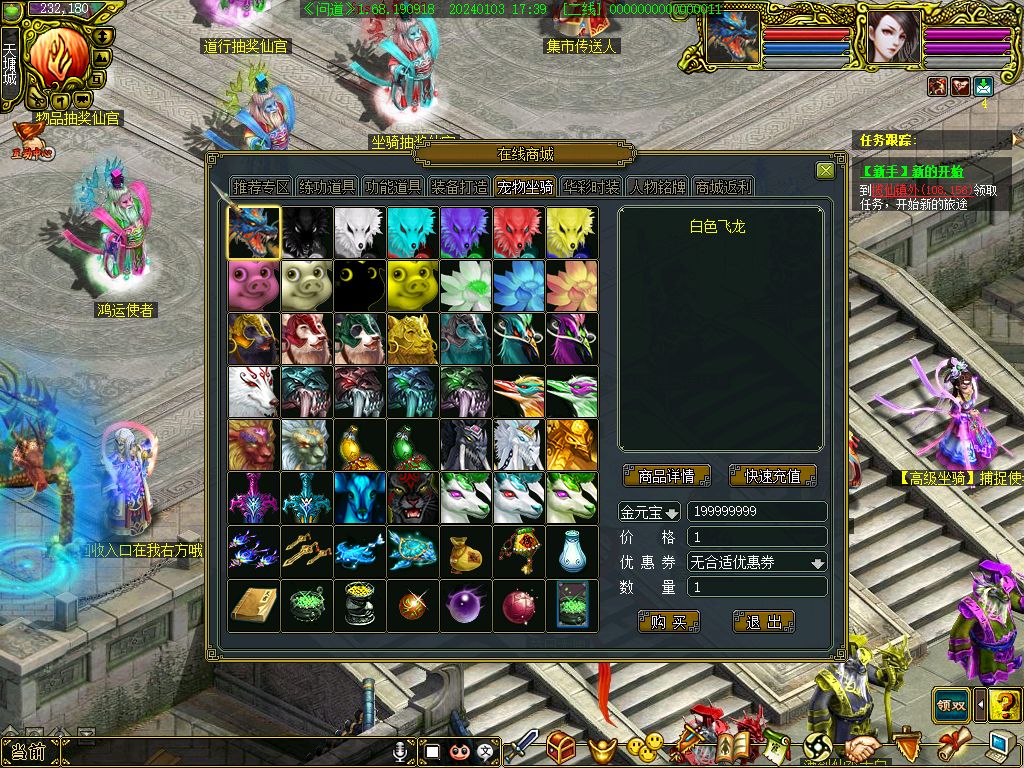View the 商城返利 tab

tap(723, 187)
